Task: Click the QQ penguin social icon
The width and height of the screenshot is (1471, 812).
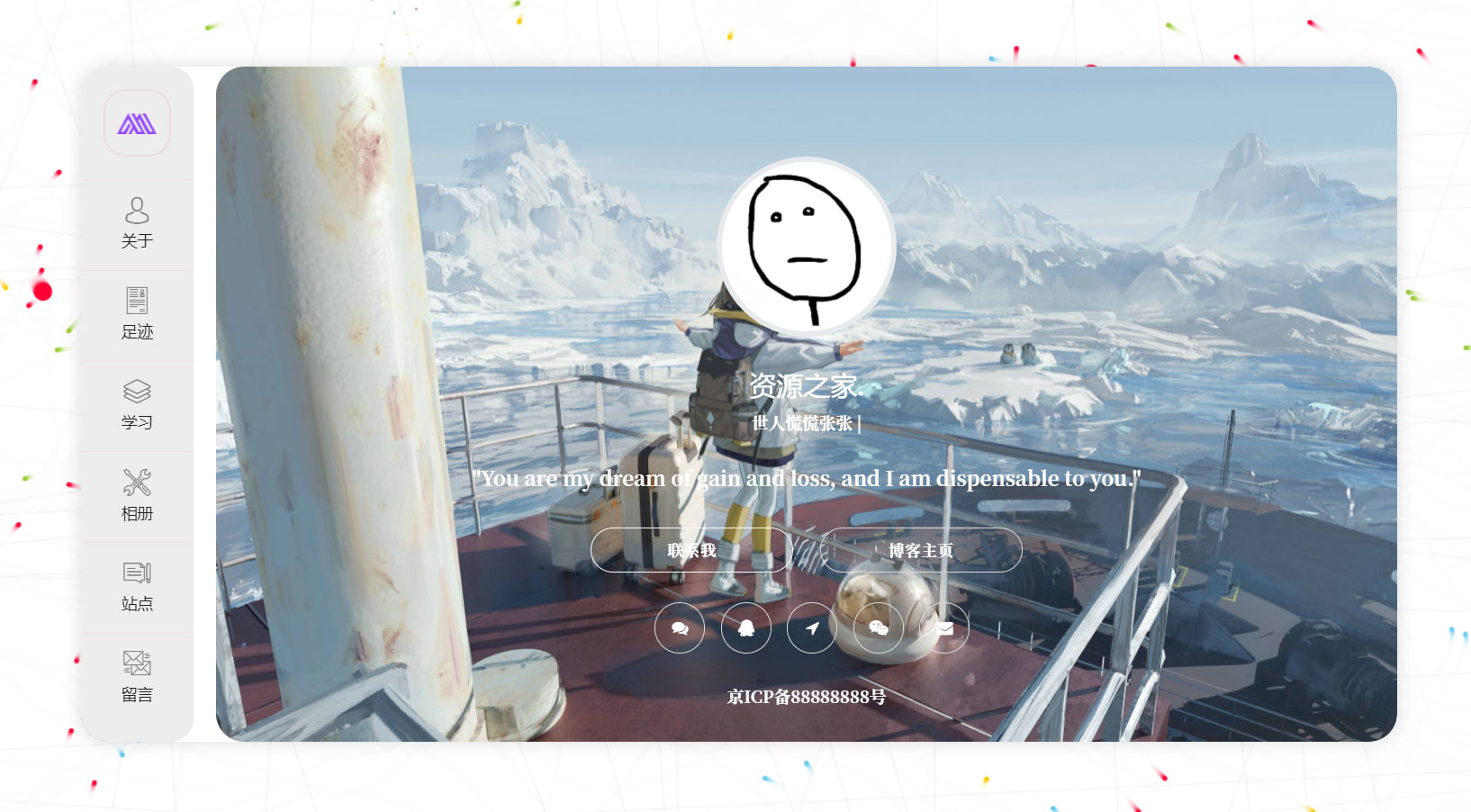Action: [x=745, y=628]
